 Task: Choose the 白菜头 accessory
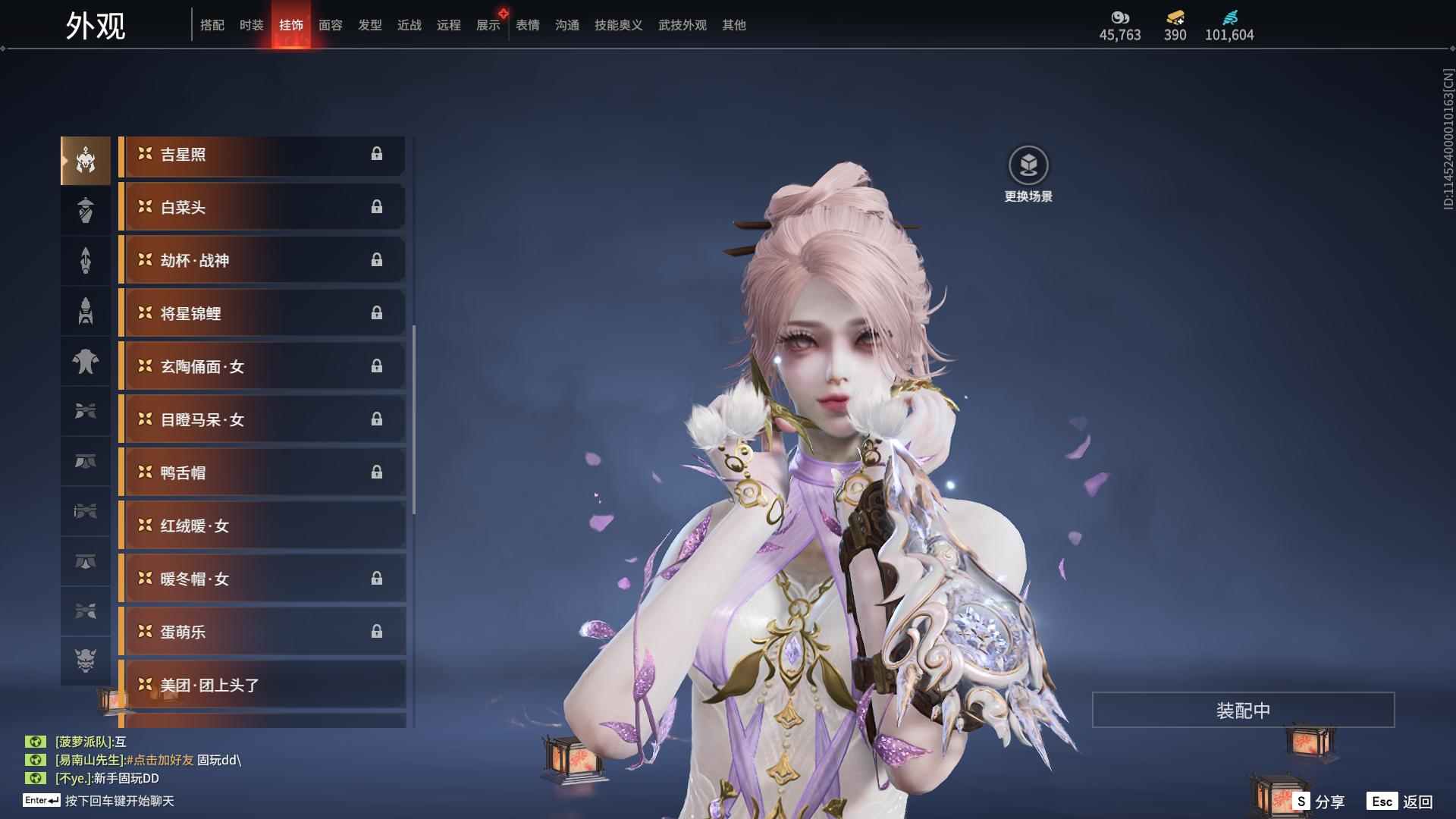point(262,208)
